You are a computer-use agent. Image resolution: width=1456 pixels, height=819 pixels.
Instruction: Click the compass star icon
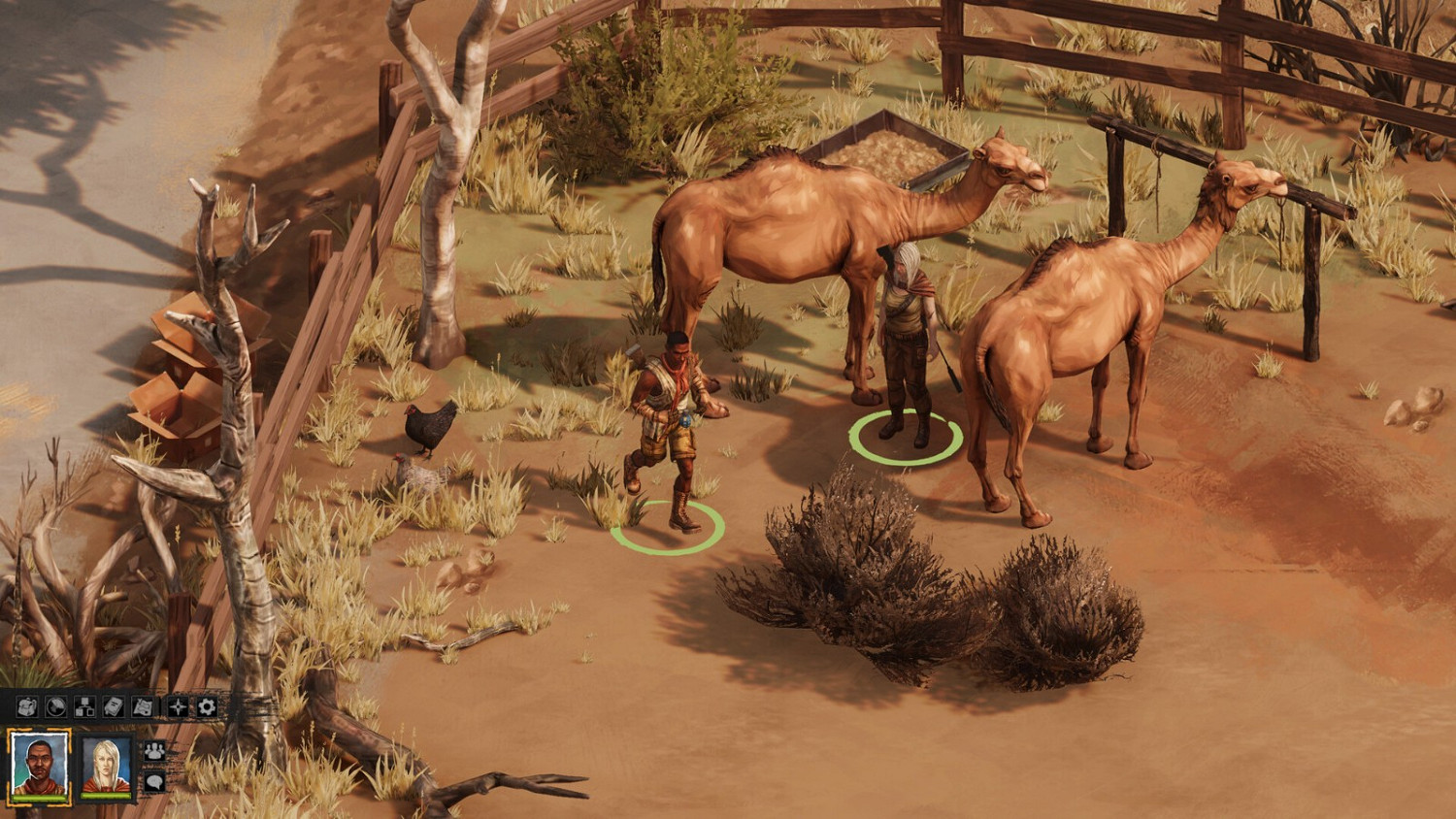[178, 706]
